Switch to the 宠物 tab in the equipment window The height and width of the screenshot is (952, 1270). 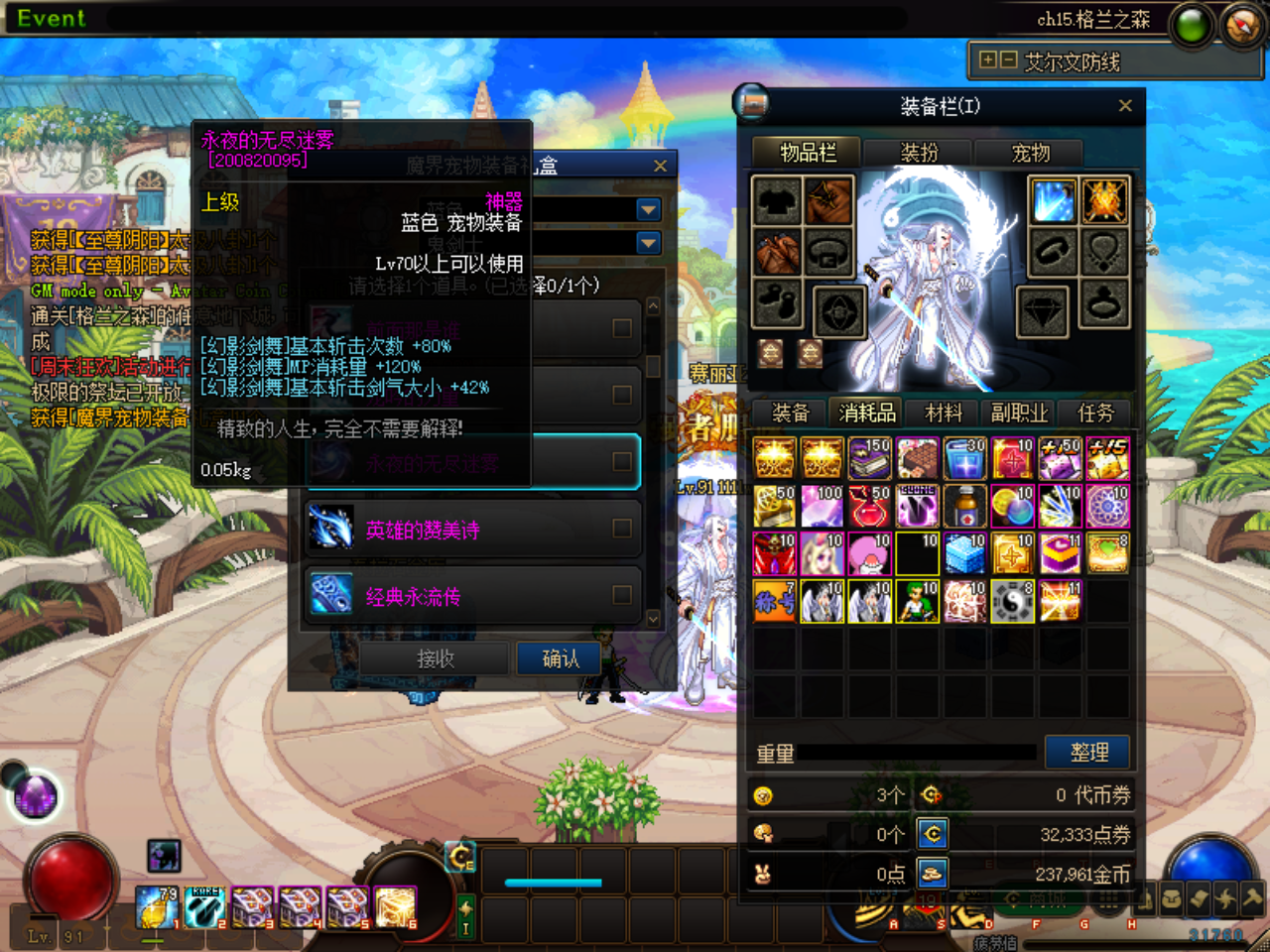(1028, 153)
